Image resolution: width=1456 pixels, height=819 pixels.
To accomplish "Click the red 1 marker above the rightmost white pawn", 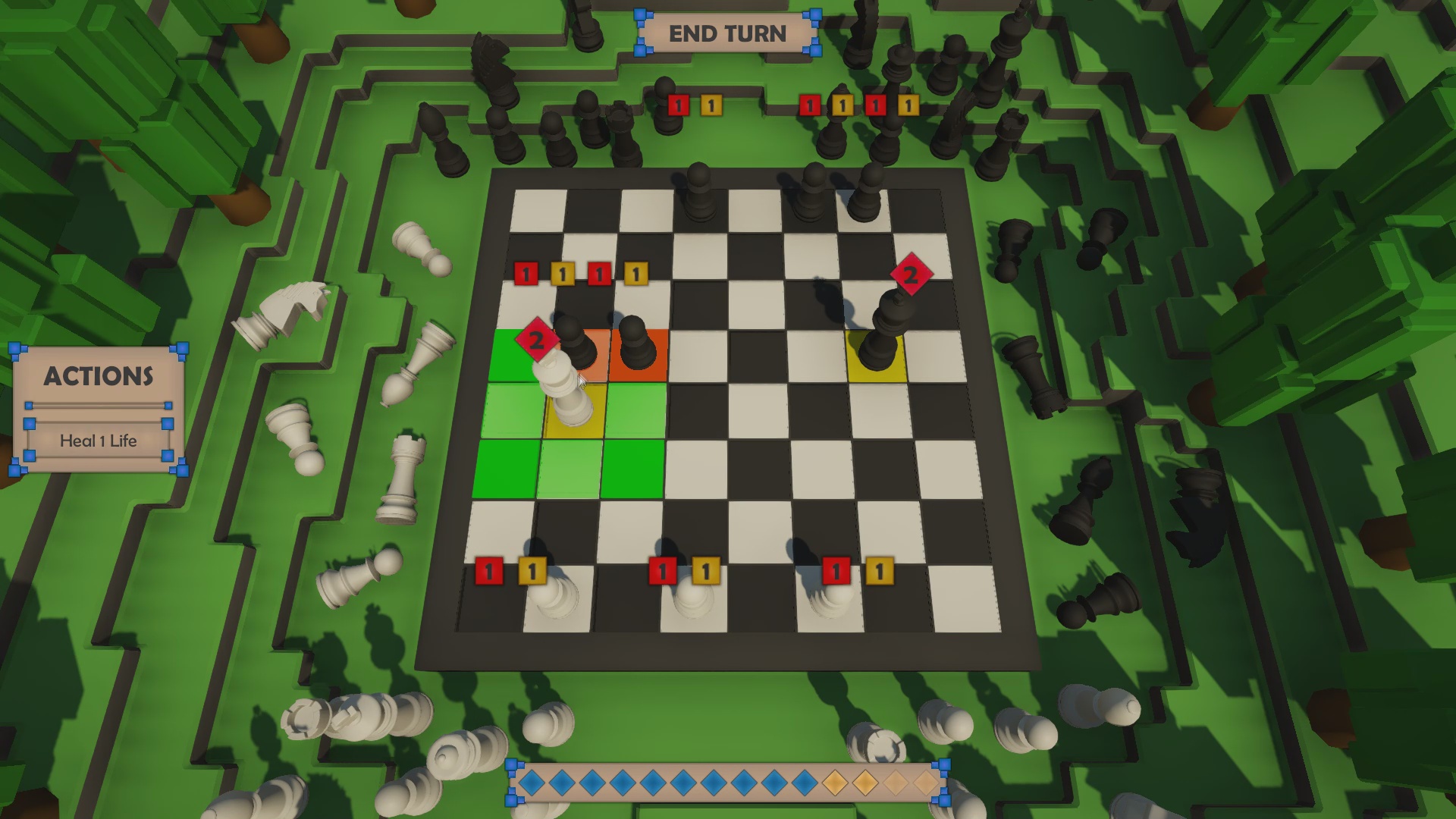I will (x=836, y=570).
